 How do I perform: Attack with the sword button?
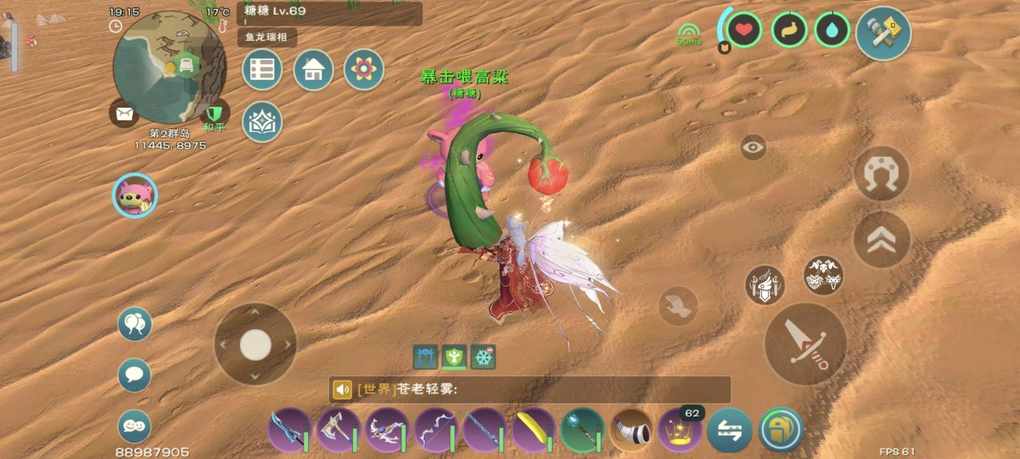tap(805, 343)
